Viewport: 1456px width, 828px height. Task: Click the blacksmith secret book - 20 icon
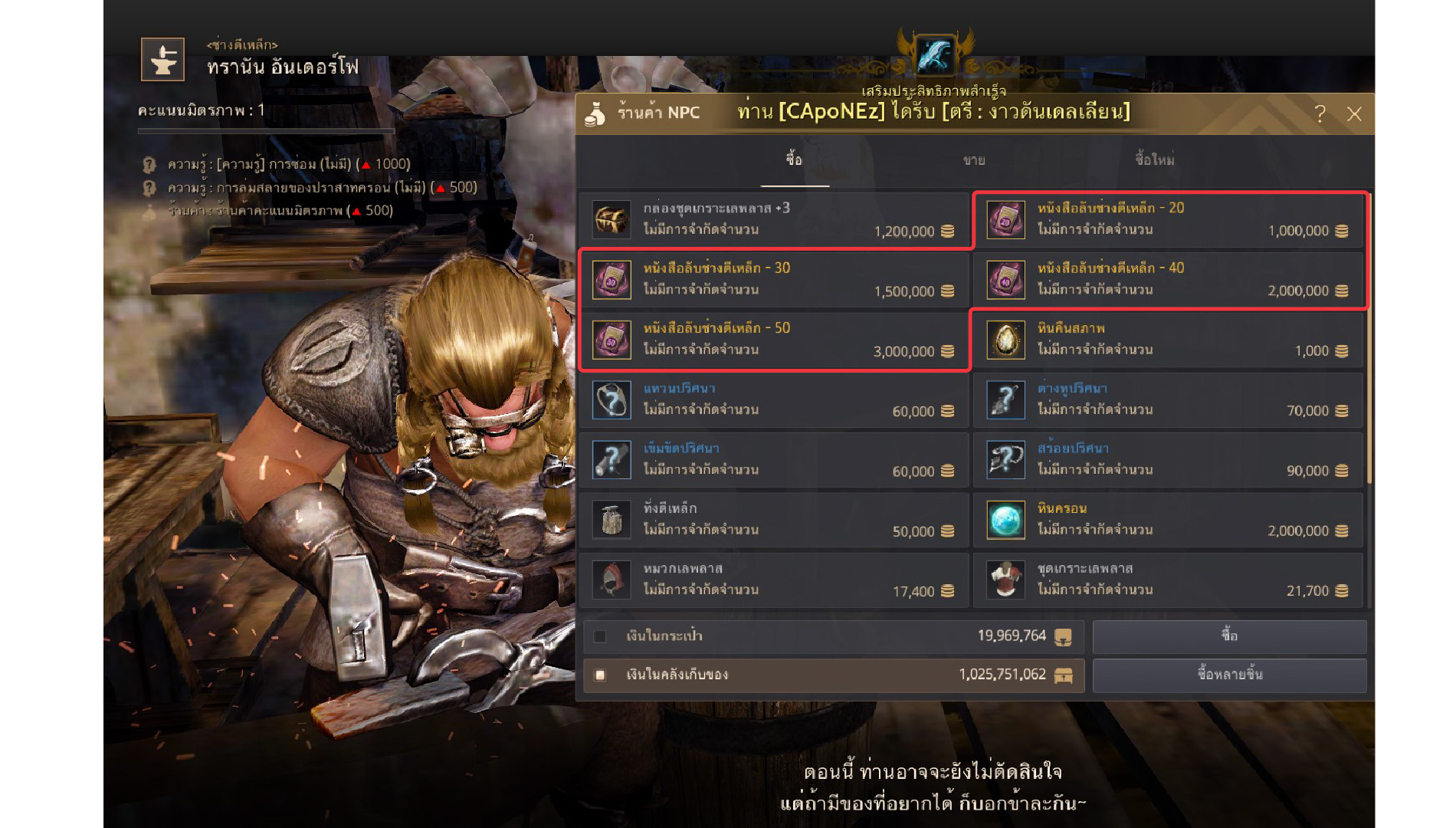pos(1005,219)
